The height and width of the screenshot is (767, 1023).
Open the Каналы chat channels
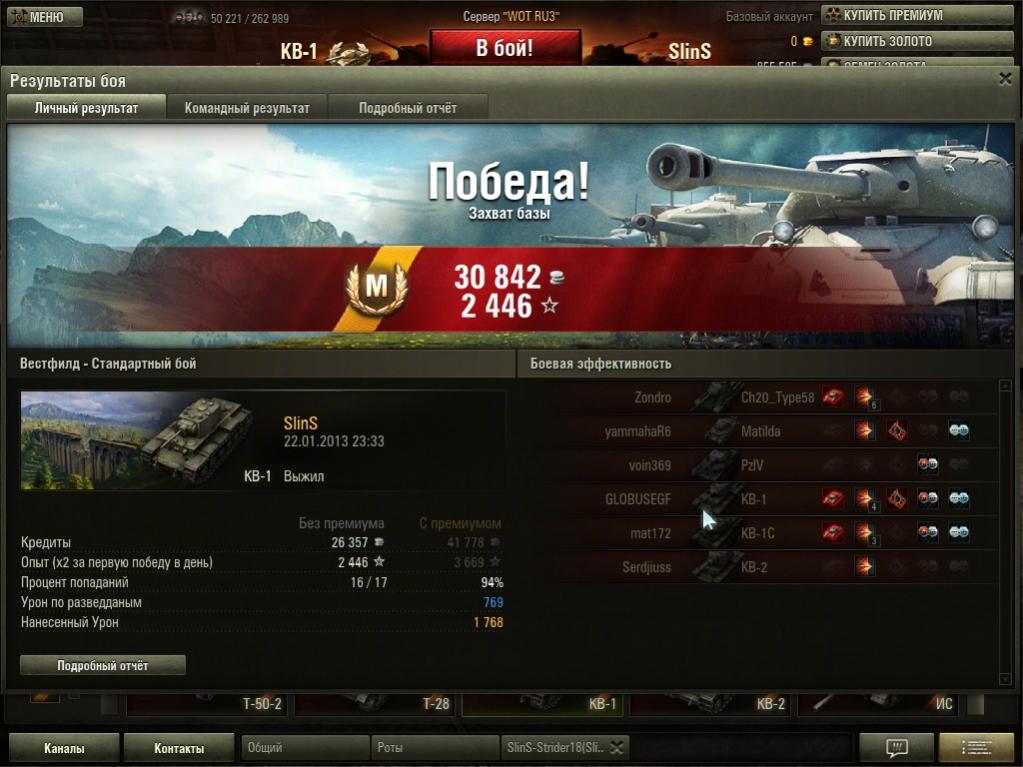pos(64,748)
